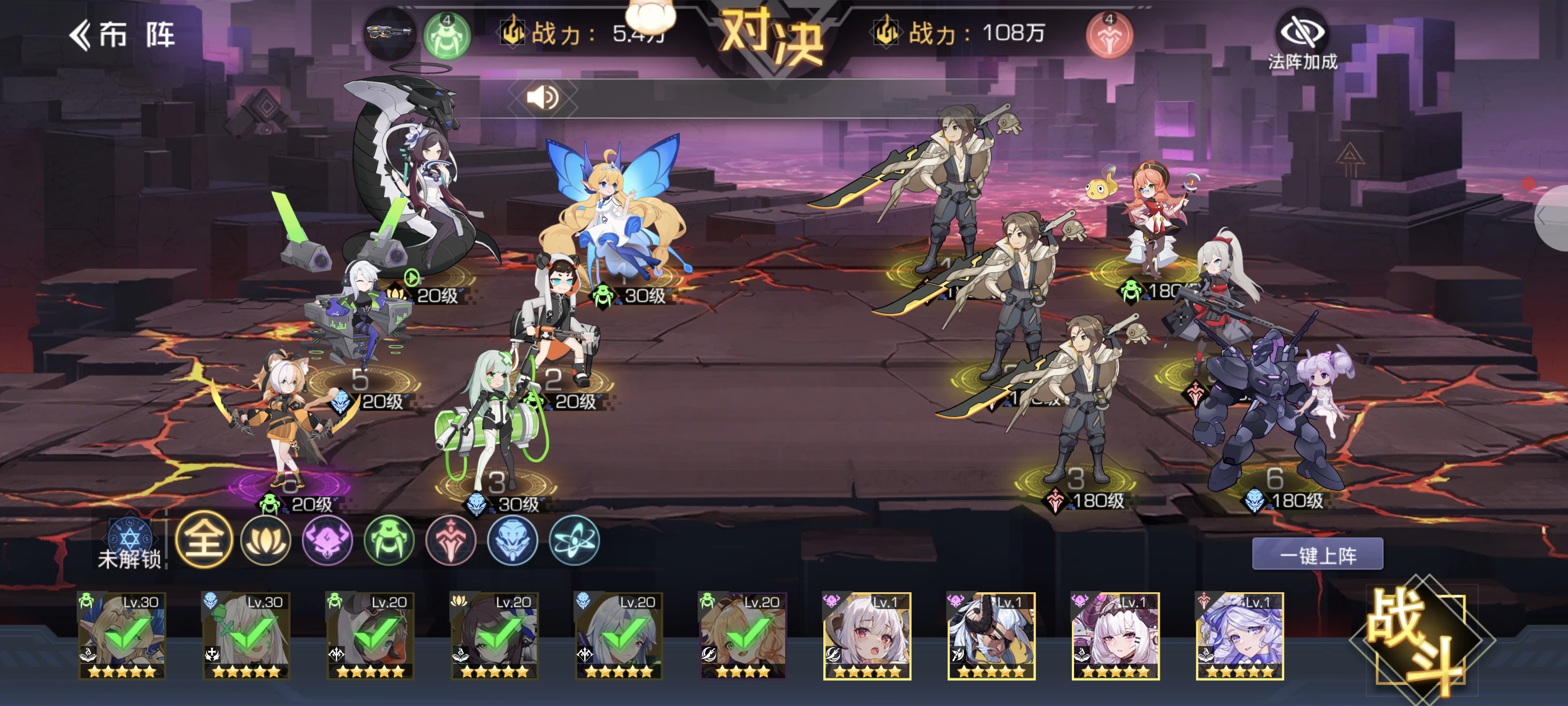Filter heroes by the red winged faction
Viewport: 1568px width, 706px height.
tap(450, 540)
